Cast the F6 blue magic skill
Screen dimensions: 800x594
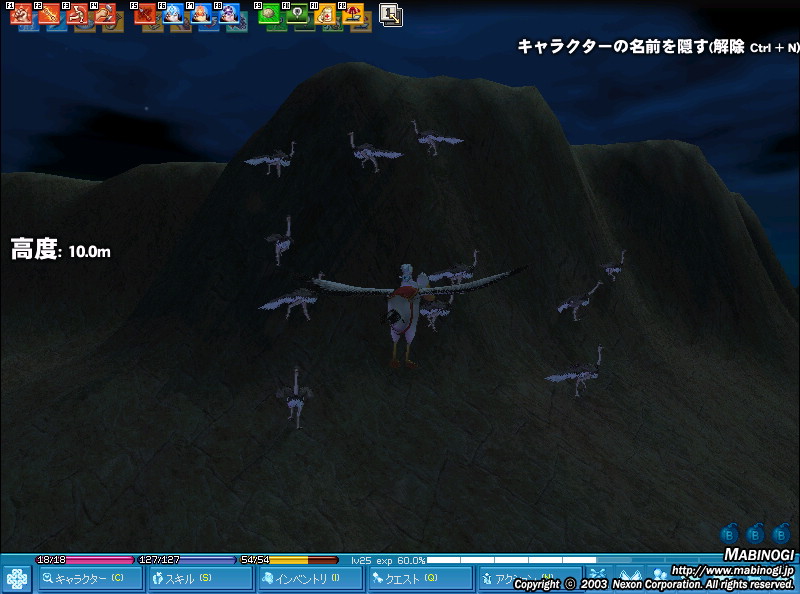[x=173, y=15]
